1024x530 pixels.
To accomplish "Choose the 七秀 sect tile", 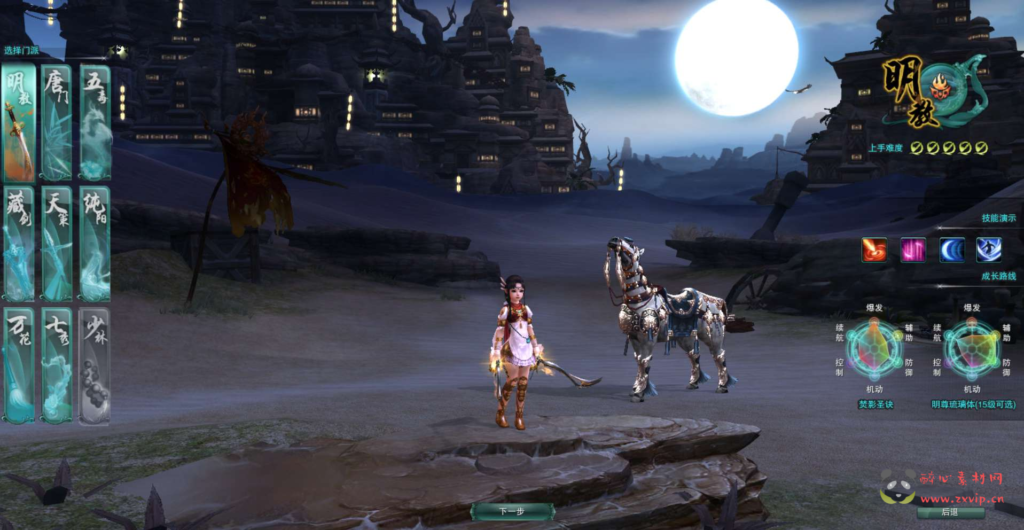I will (x=57, y=365).
